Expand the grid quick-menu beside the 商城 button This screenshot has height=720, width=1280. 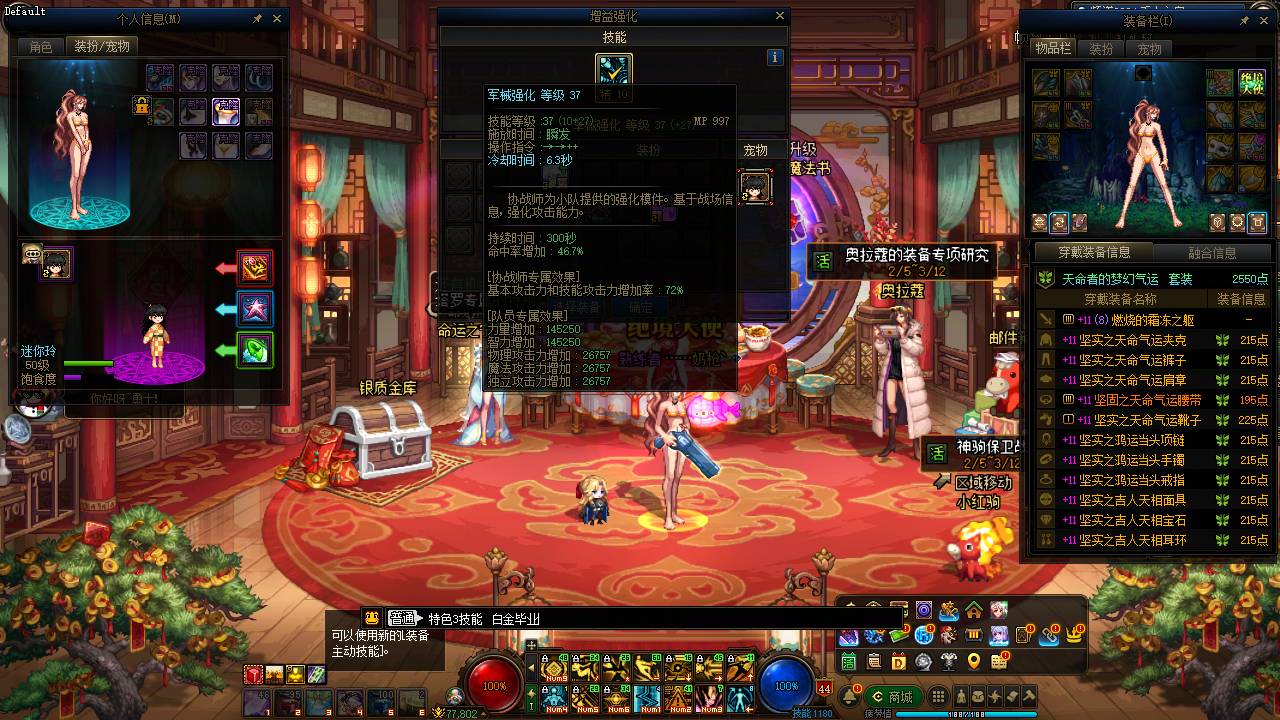tap(939, 694)
